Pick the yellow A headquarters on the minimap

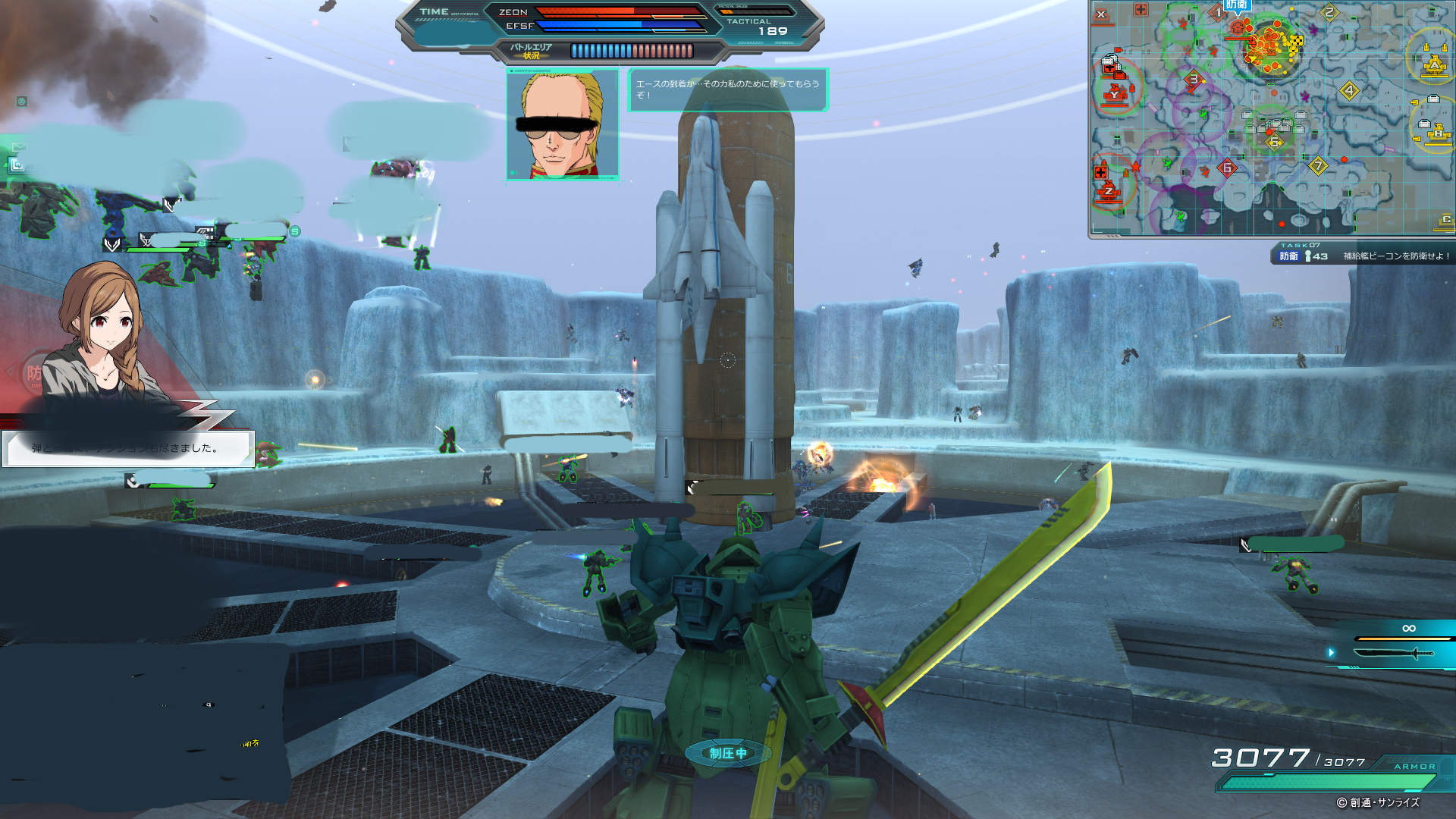tap(1433, 66)
